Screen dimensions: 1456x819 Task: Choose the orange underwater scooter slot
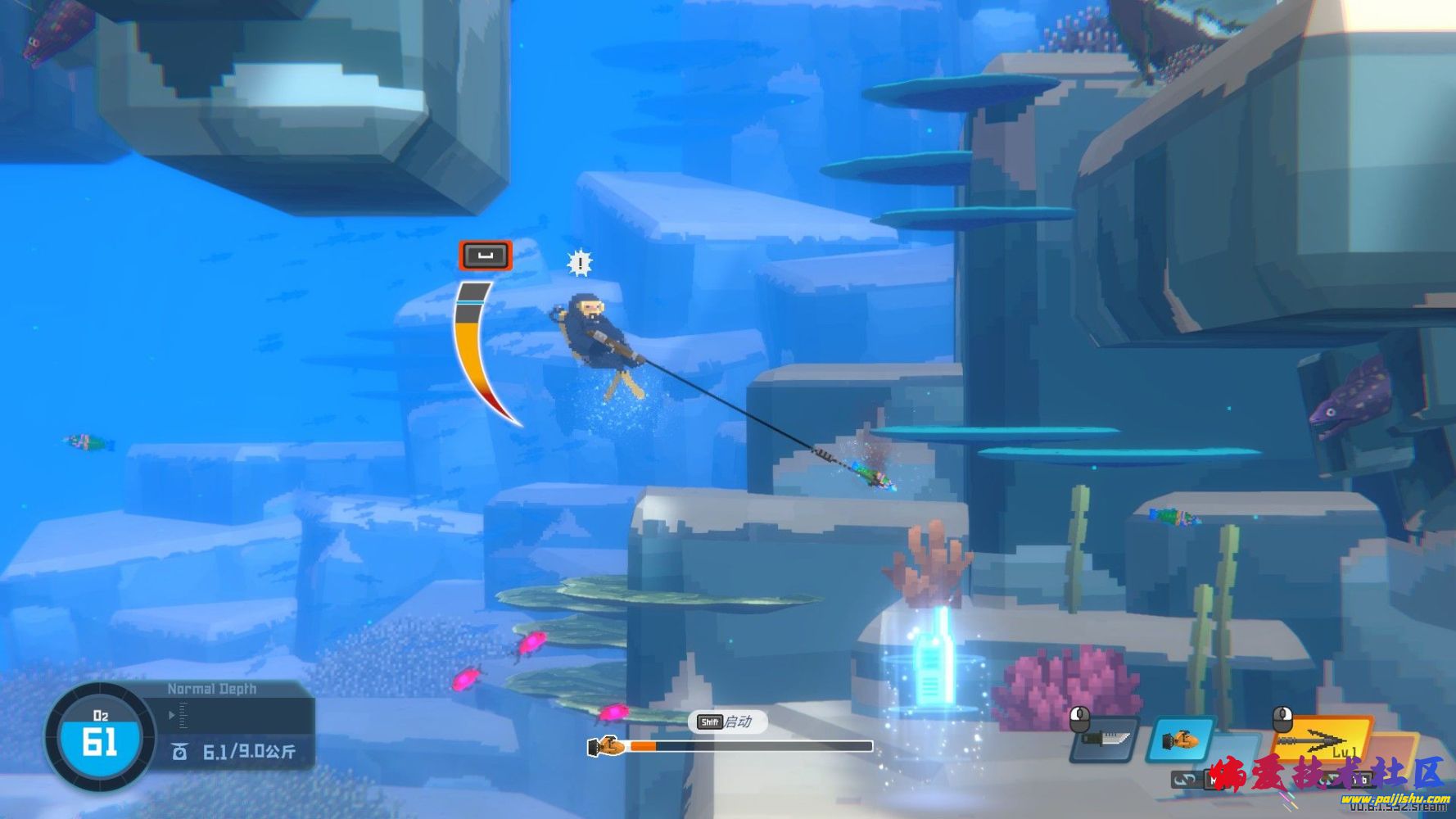(1180, 740)
